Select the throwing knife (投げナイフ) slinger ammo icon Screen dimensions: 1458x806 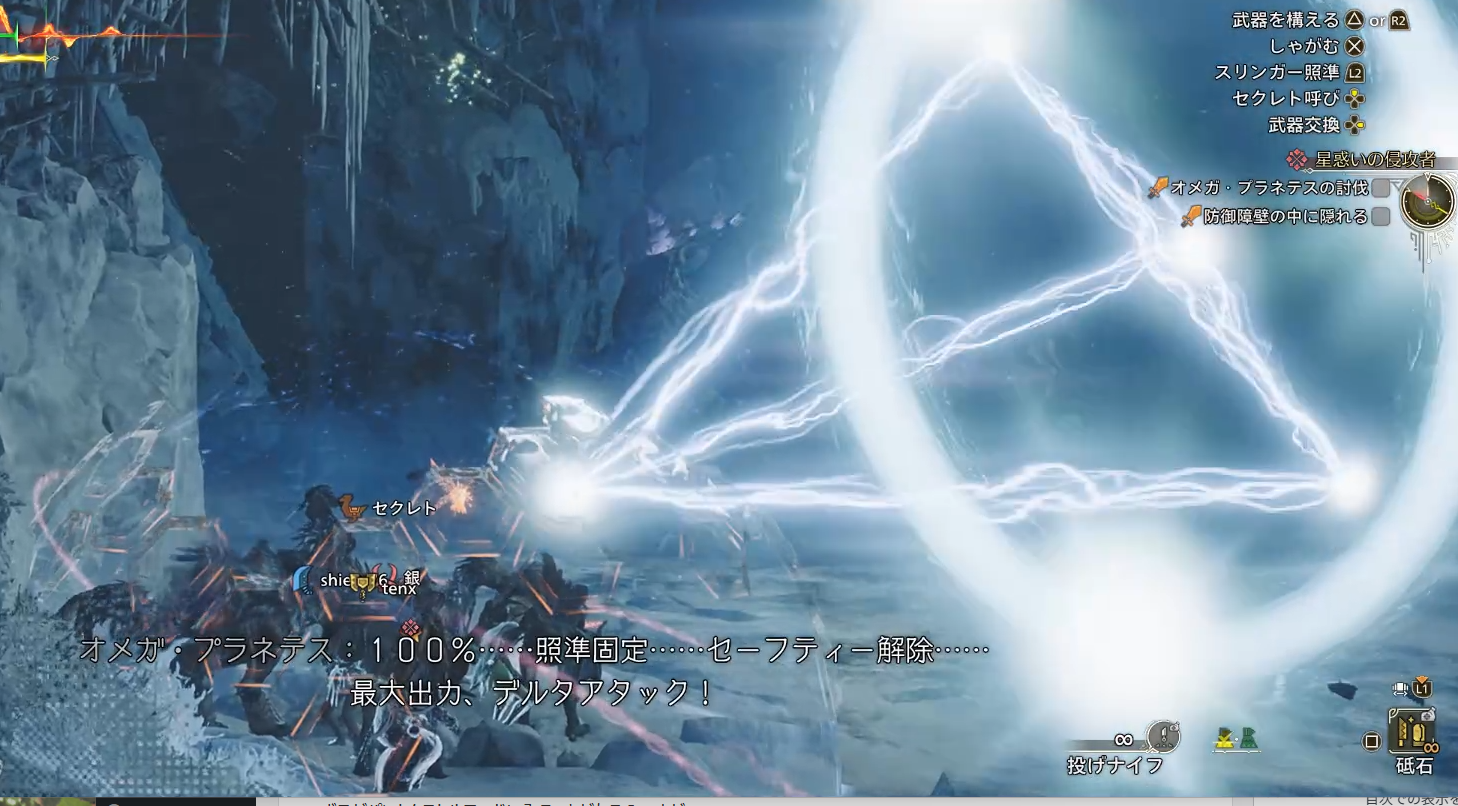coord(1162,738)
